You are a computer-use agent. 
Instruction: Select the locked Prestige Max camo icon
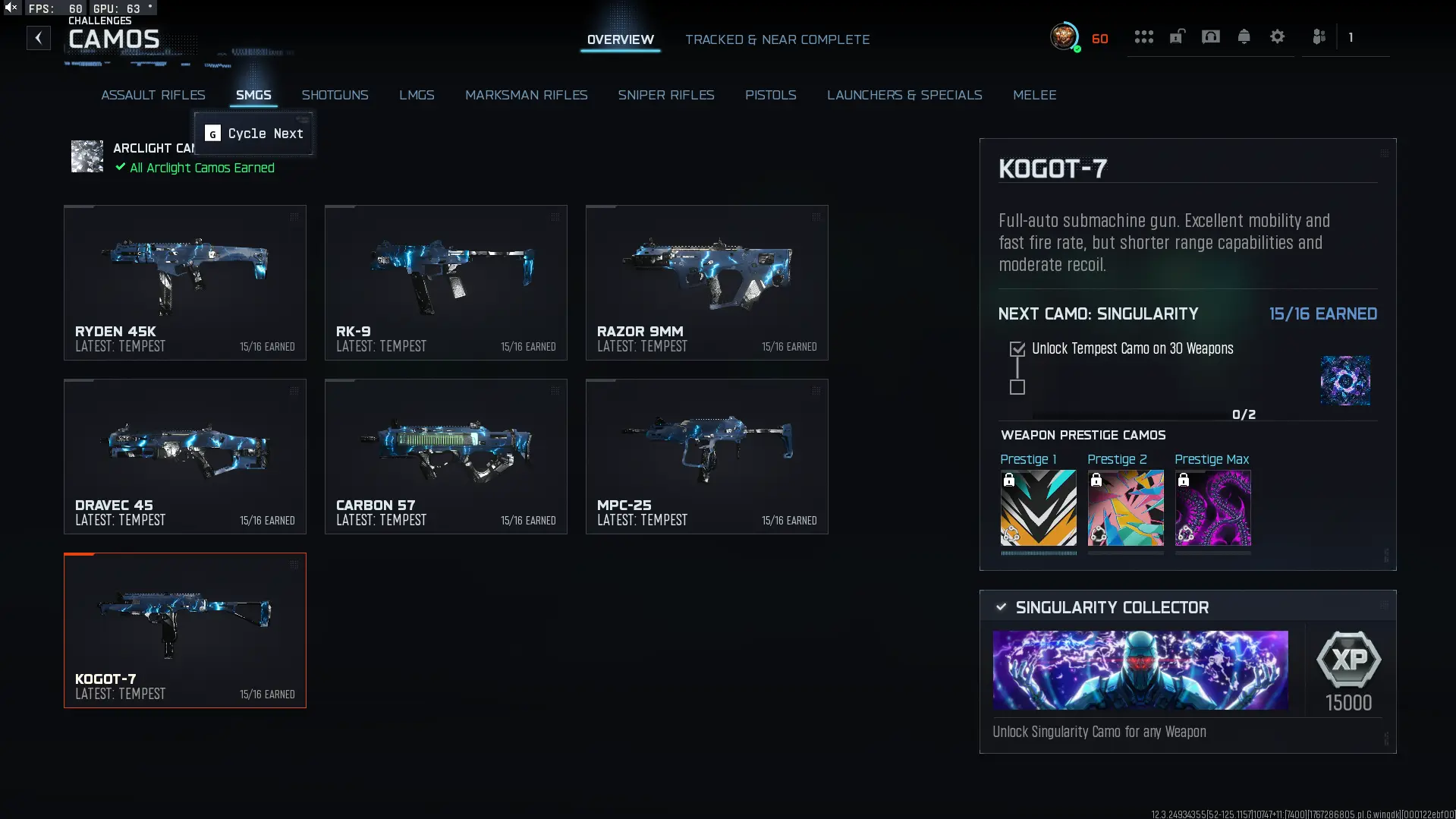click(x=1212, y=509)
